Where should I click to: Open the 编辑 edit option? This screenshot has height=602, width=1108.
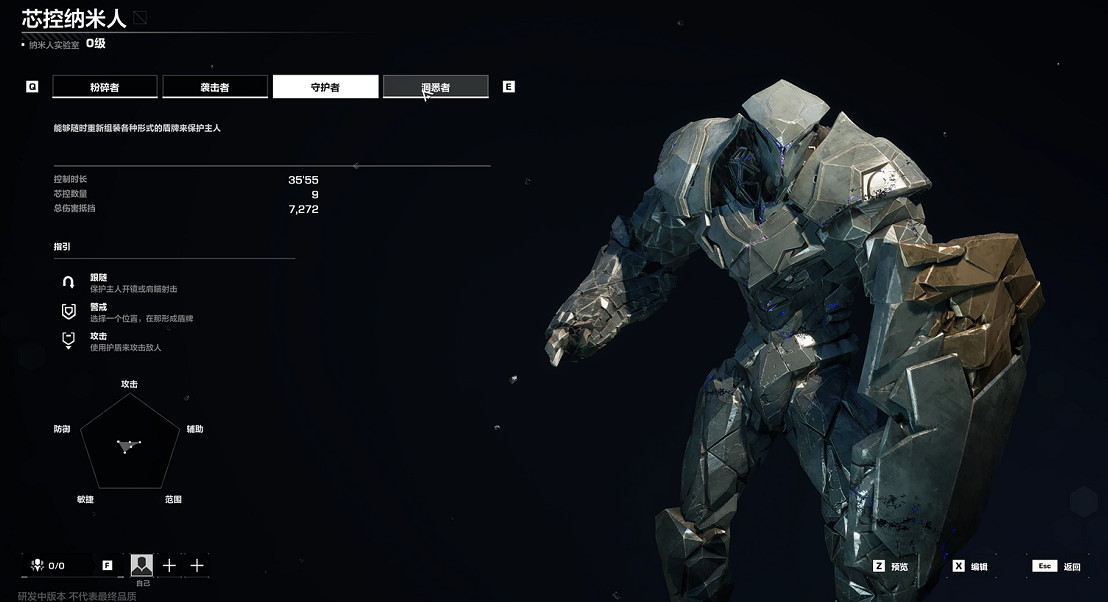(x=970, y=566)
